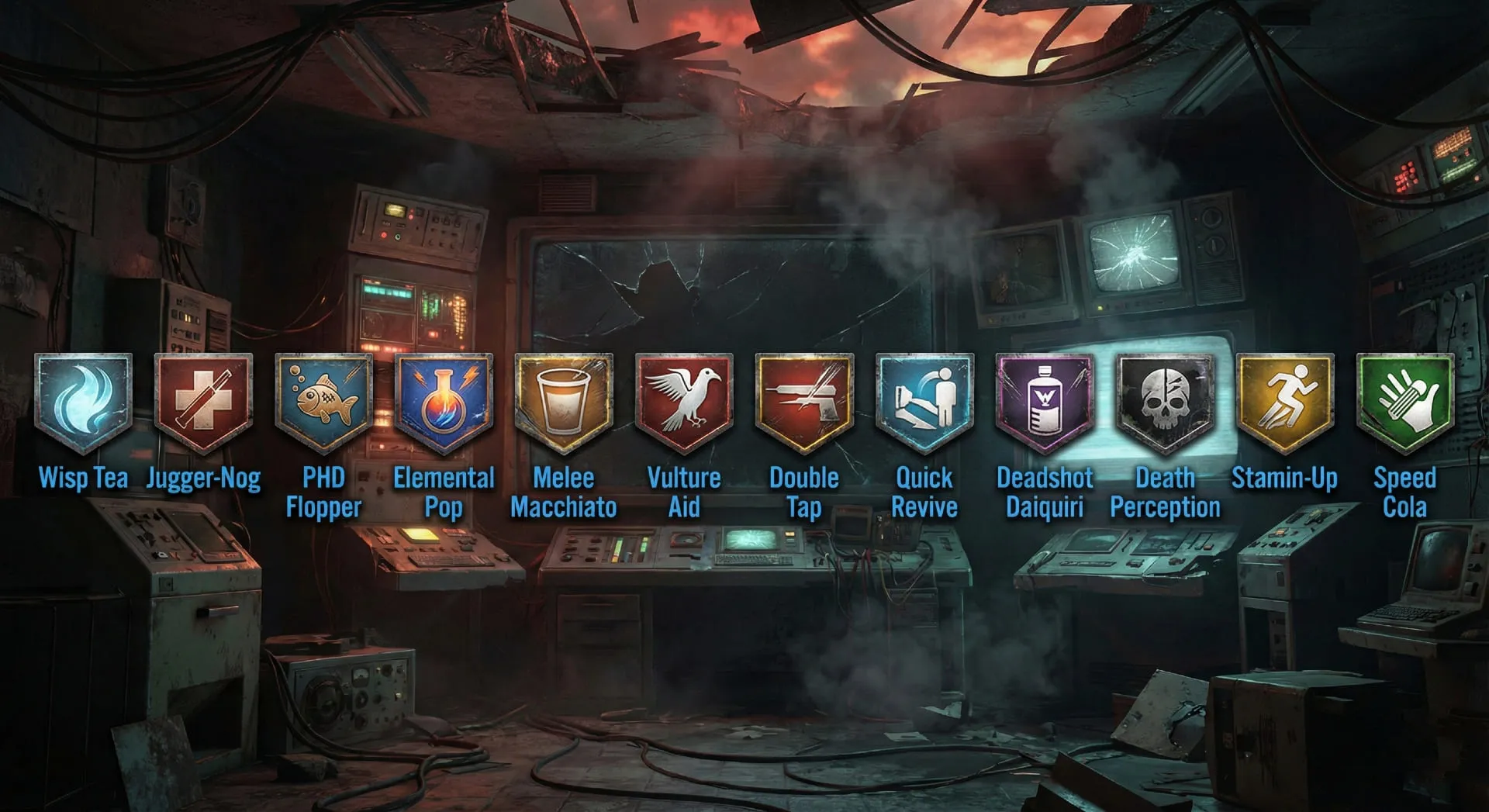The height and width of the screenshot is (812, 1489).
Task: Click the Jugger-Nog text label
Action: (205, 479)
